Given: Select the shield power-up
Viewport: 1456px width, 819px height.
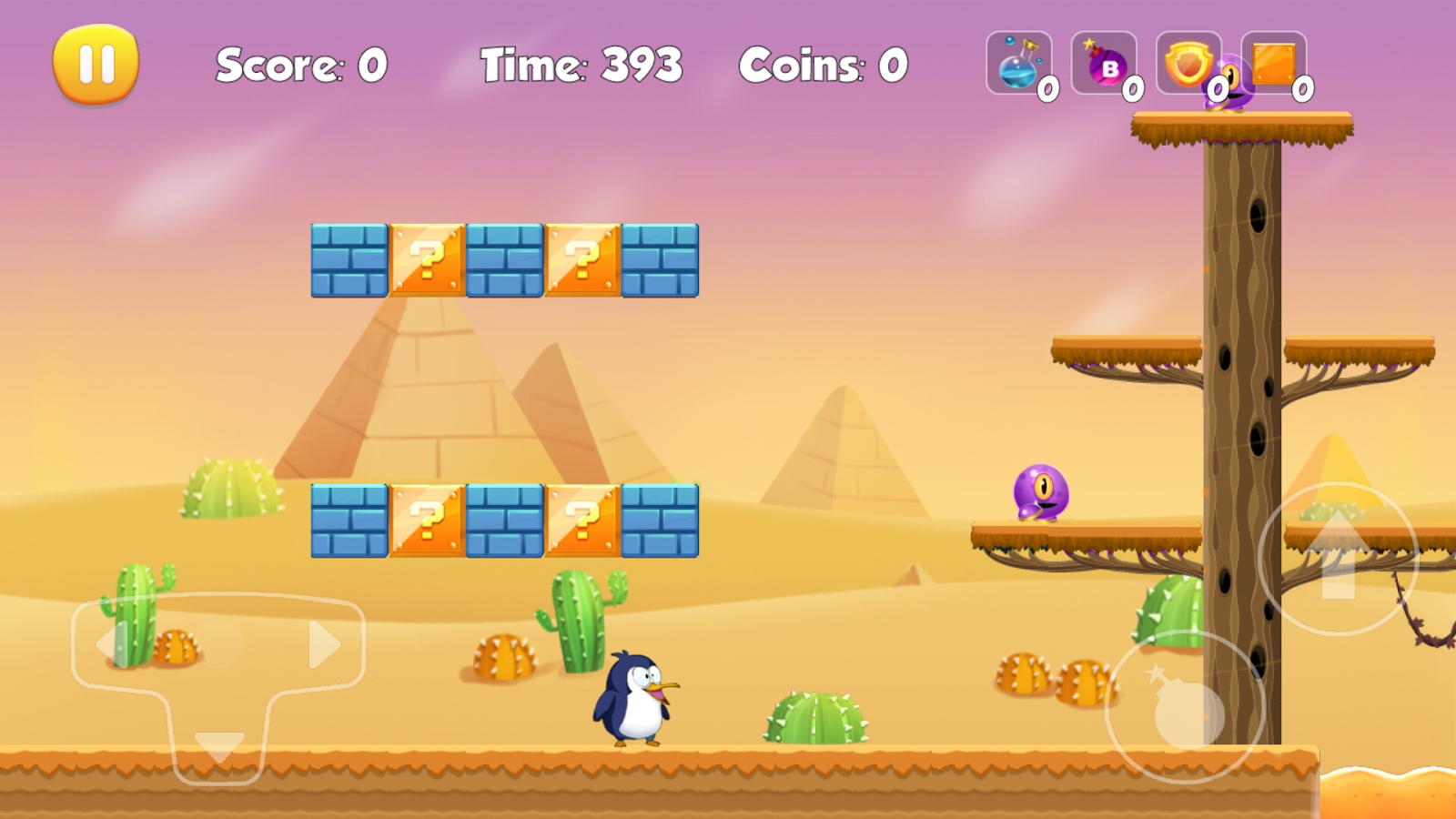Looking at the screenshot, I should click(x=1188, y=64).
